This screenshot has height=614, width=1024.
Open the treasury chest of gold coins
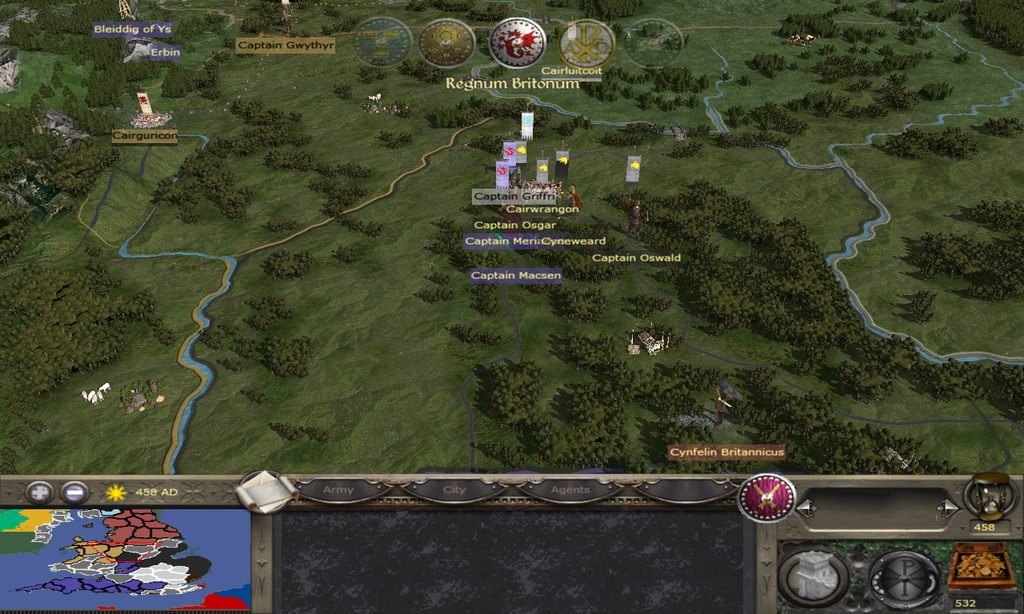(x=980, y=566)
